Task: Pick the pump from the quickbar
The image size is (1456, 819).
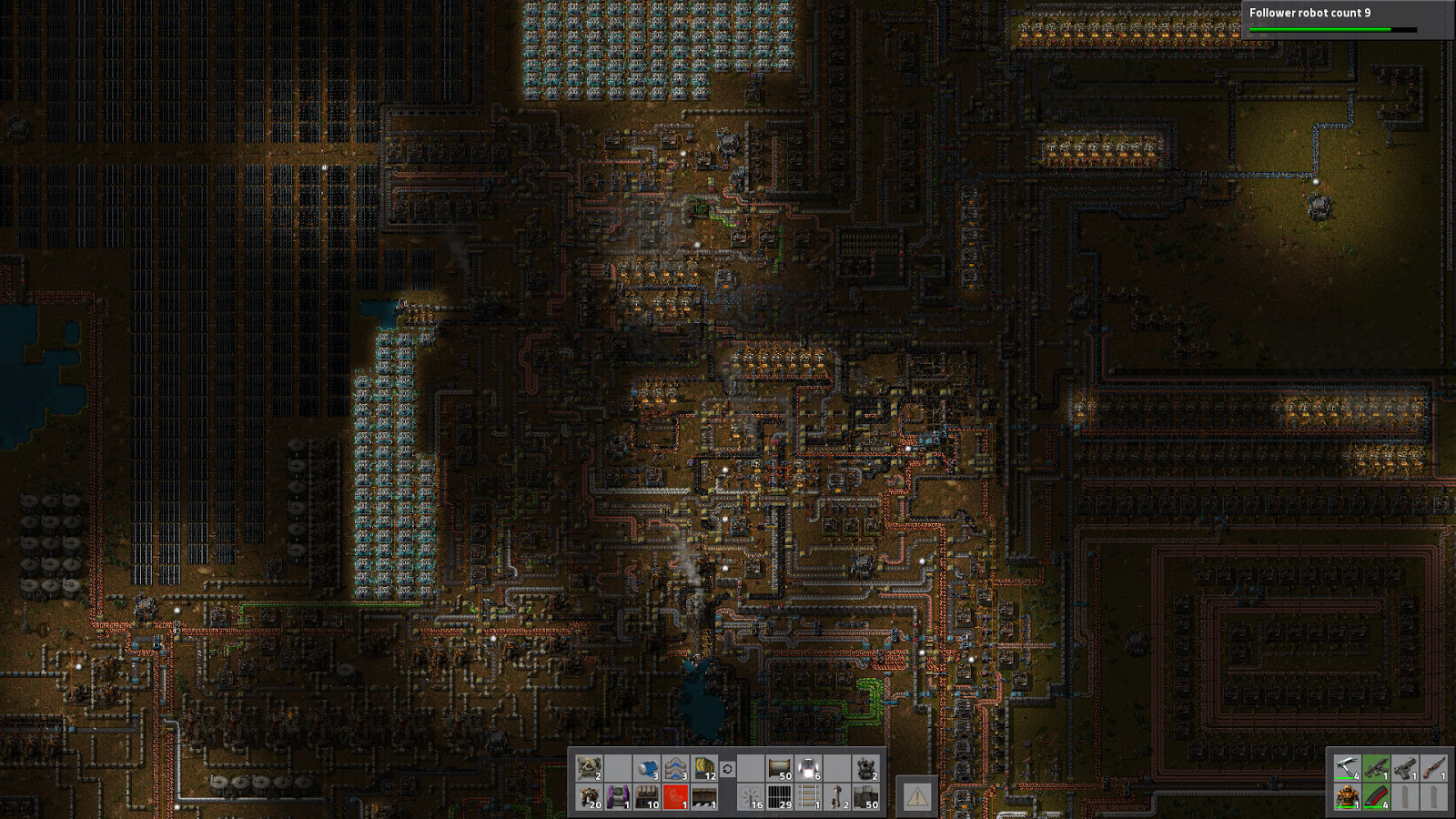Action: tap(647, 767)
